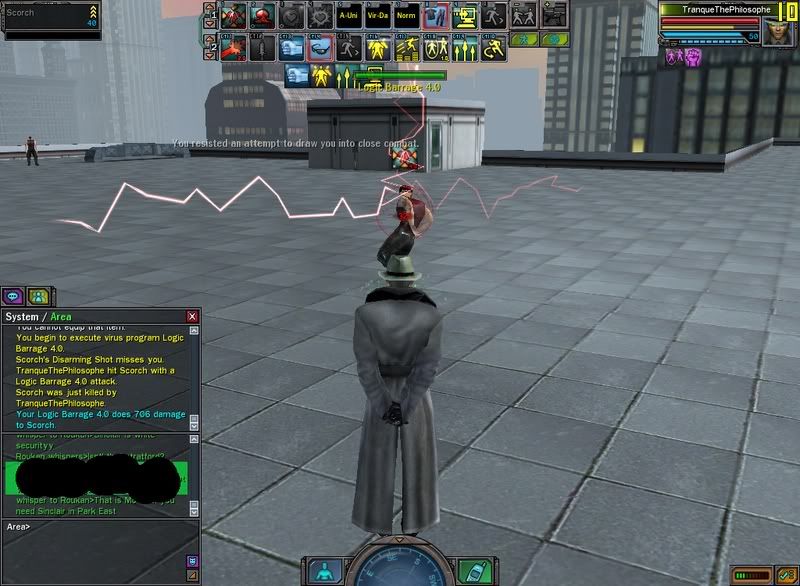The height and width of the screenshot is (586, 800).
Task: Click the purple fist buff icon
Action: 691,58
